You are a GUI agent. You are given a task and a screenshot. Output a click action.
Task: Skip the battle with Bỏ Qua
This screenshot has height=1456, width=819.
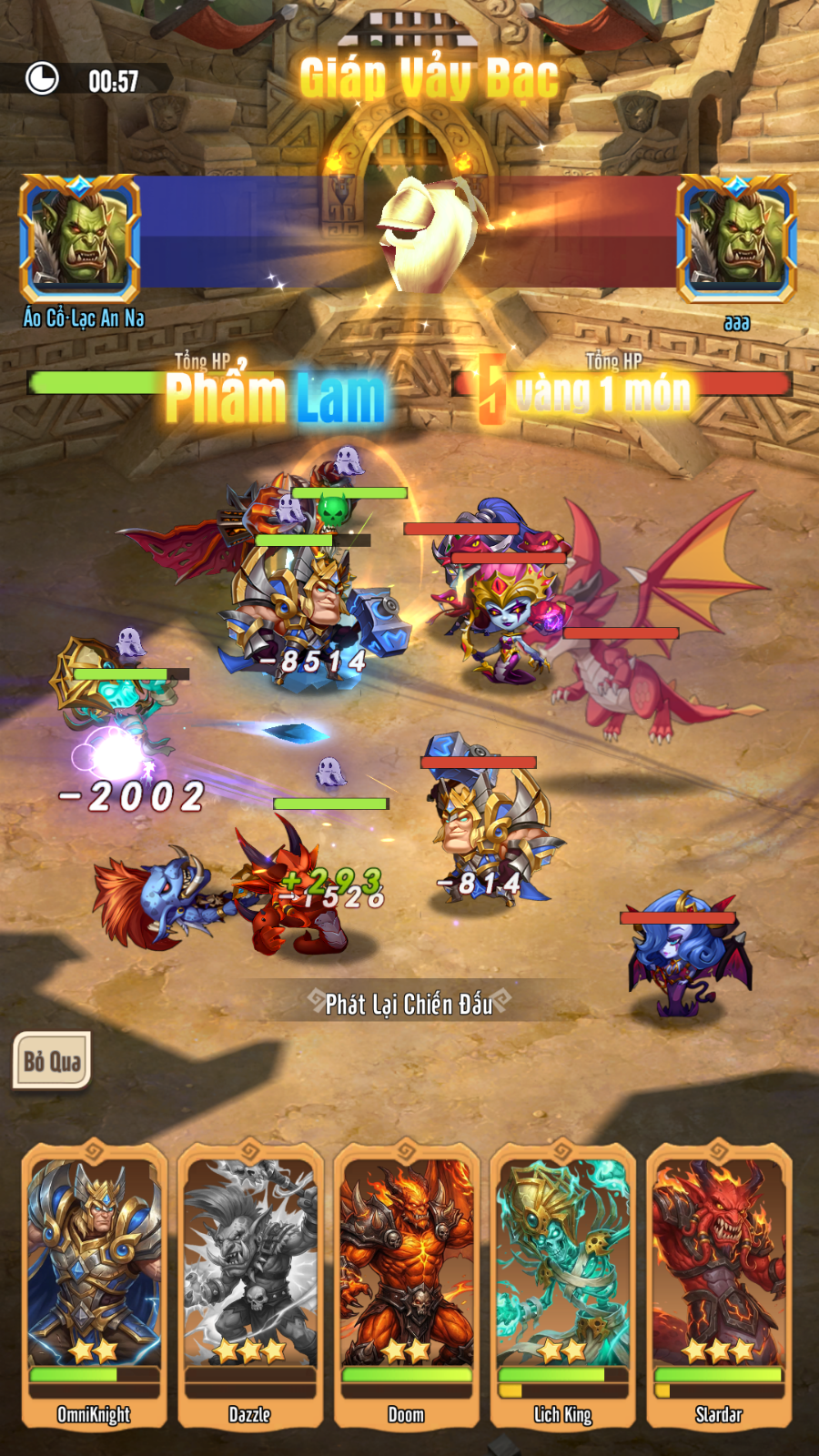[x=52, y=1060]
